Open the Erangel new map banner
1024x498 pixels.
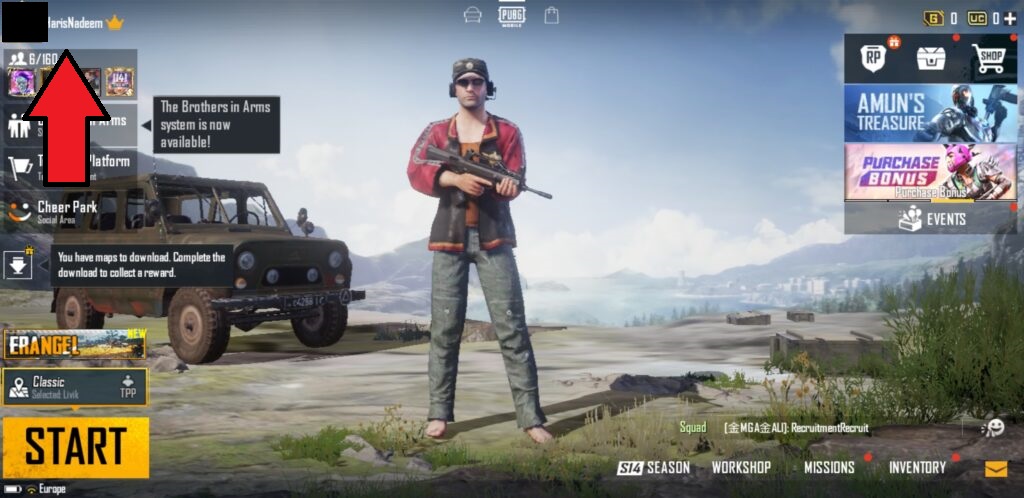click(75, 344)
